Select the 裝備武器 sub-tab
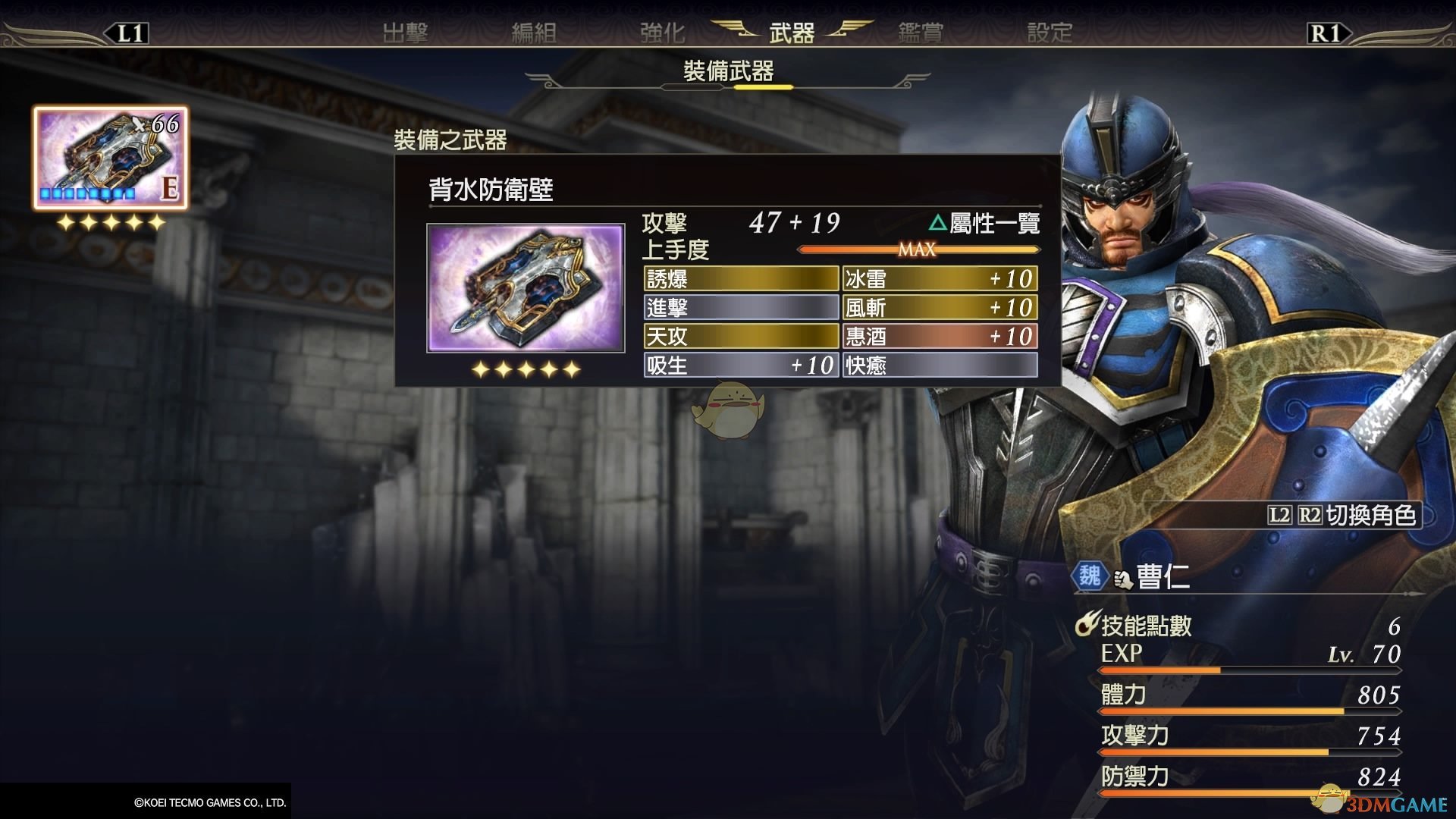Viewport: 1456px width, 819px height. (728, 71)
